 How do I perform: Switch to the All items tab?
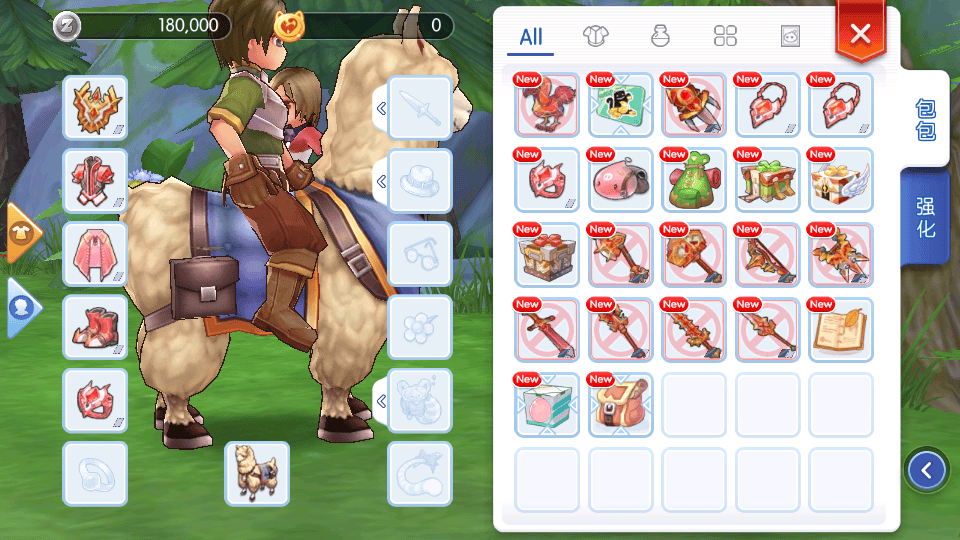pyautogui.click(x=531, y=37)
